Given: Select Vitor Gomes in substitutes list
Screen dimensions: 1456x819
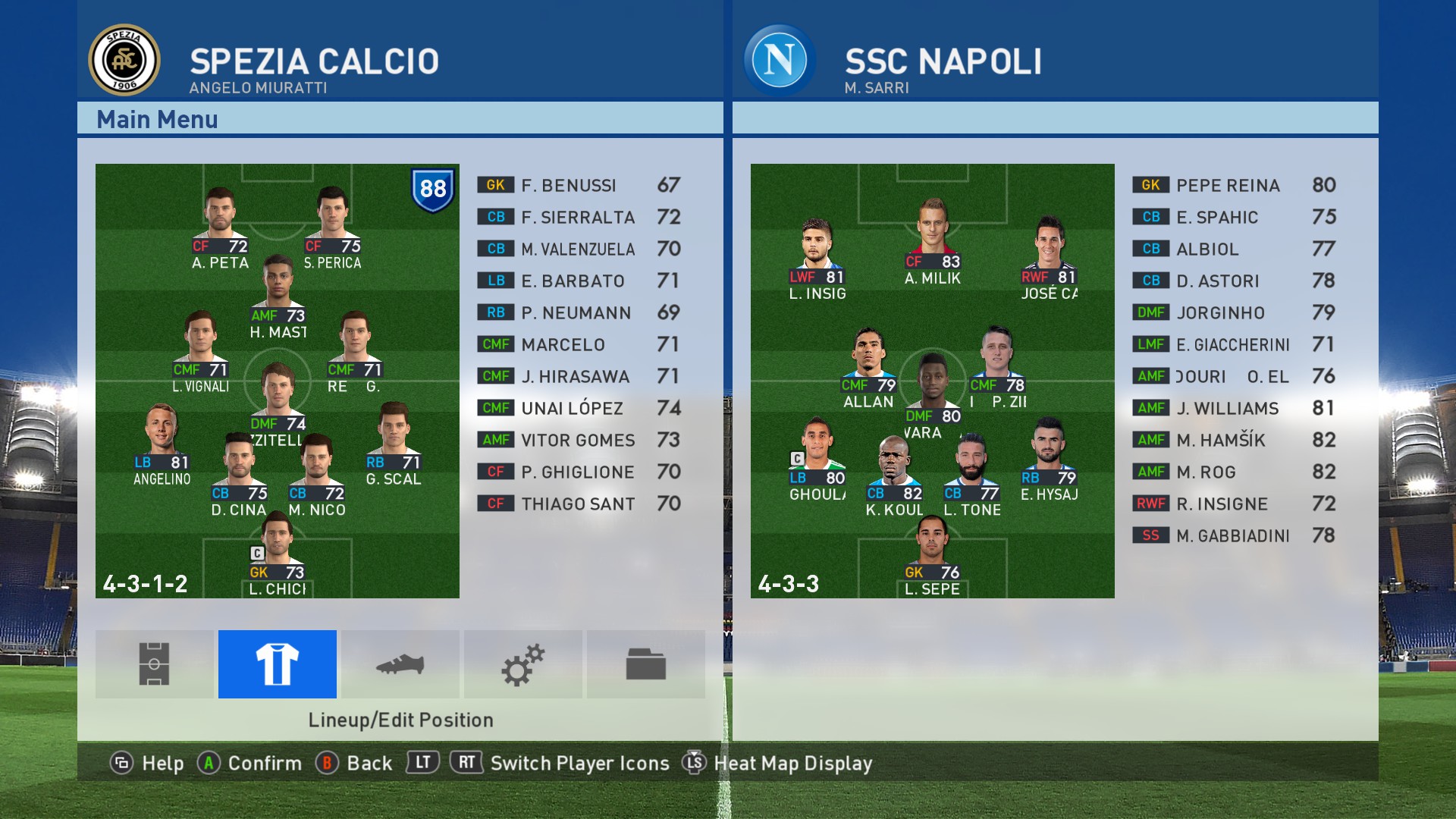Looking at the screenshot, I should click(x=579, y=440).
